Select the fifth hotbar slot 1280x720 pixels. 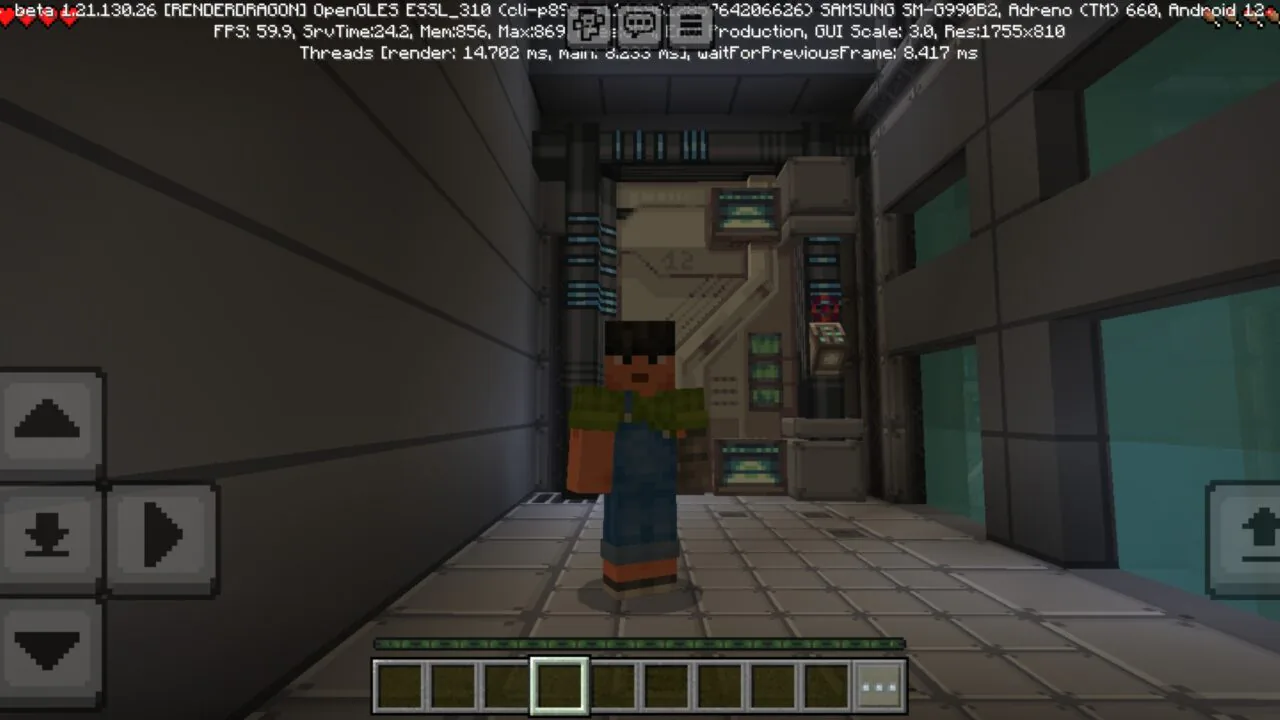point(612,684)
